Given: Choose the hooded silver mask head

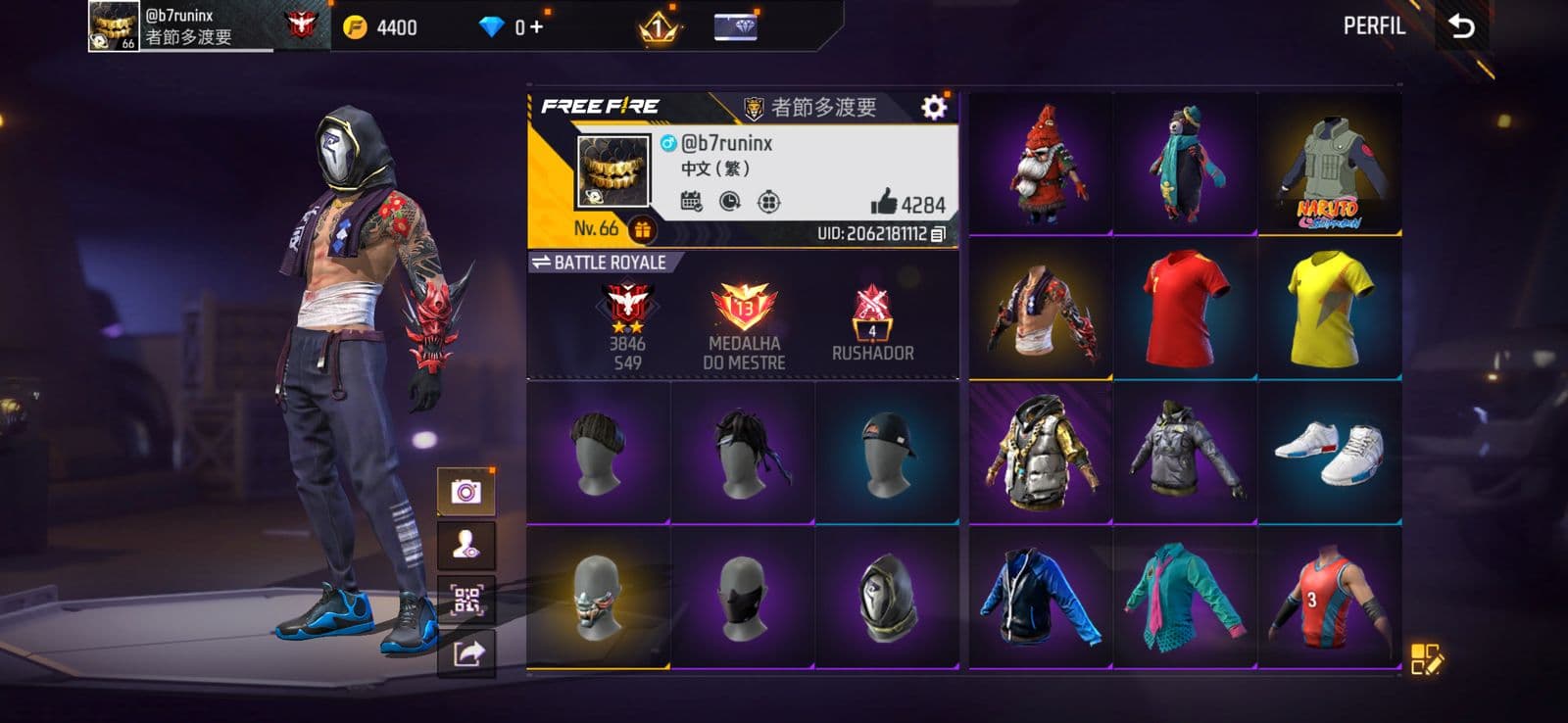Looking at the screenshot, I should click(887, 599).
